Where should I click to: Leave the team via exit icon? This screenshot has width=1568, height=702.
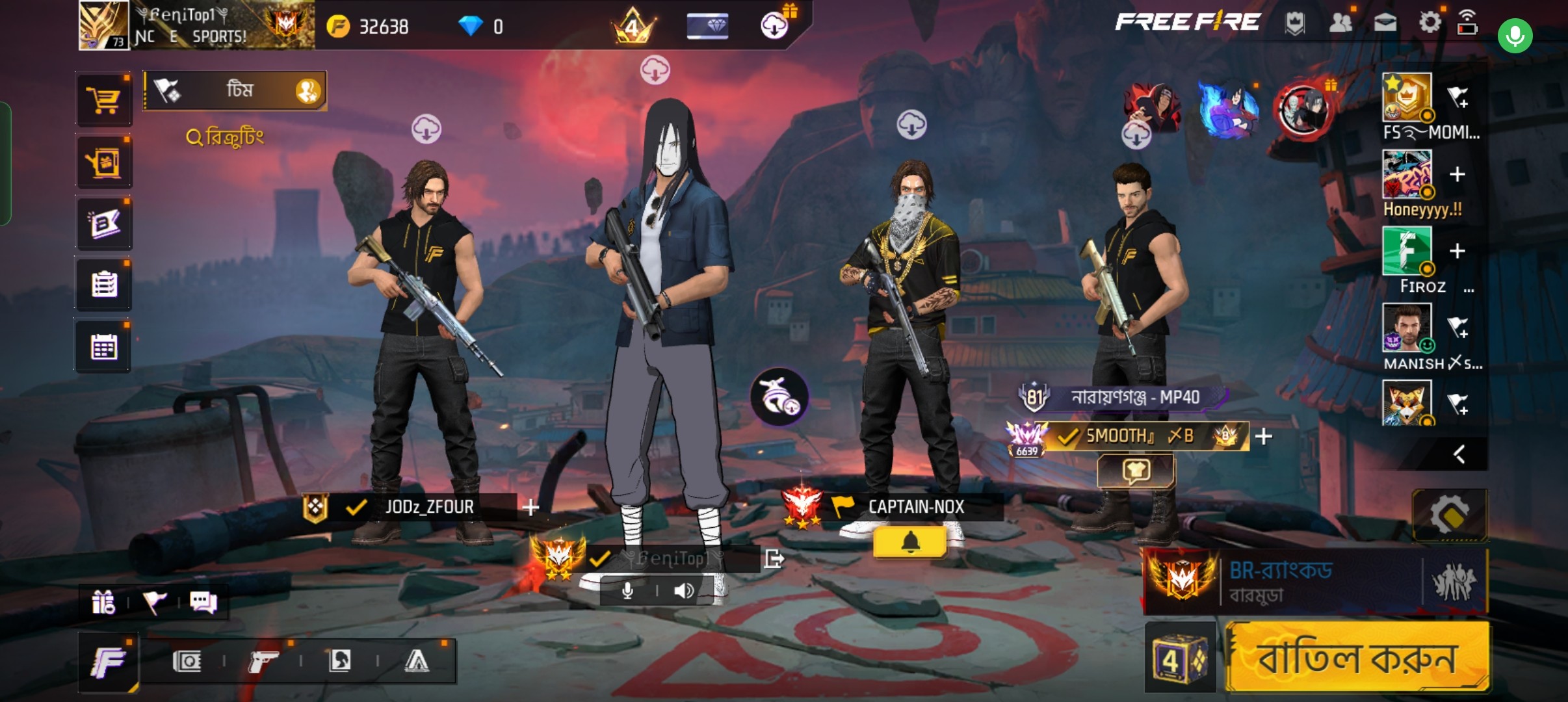[774, 558]
